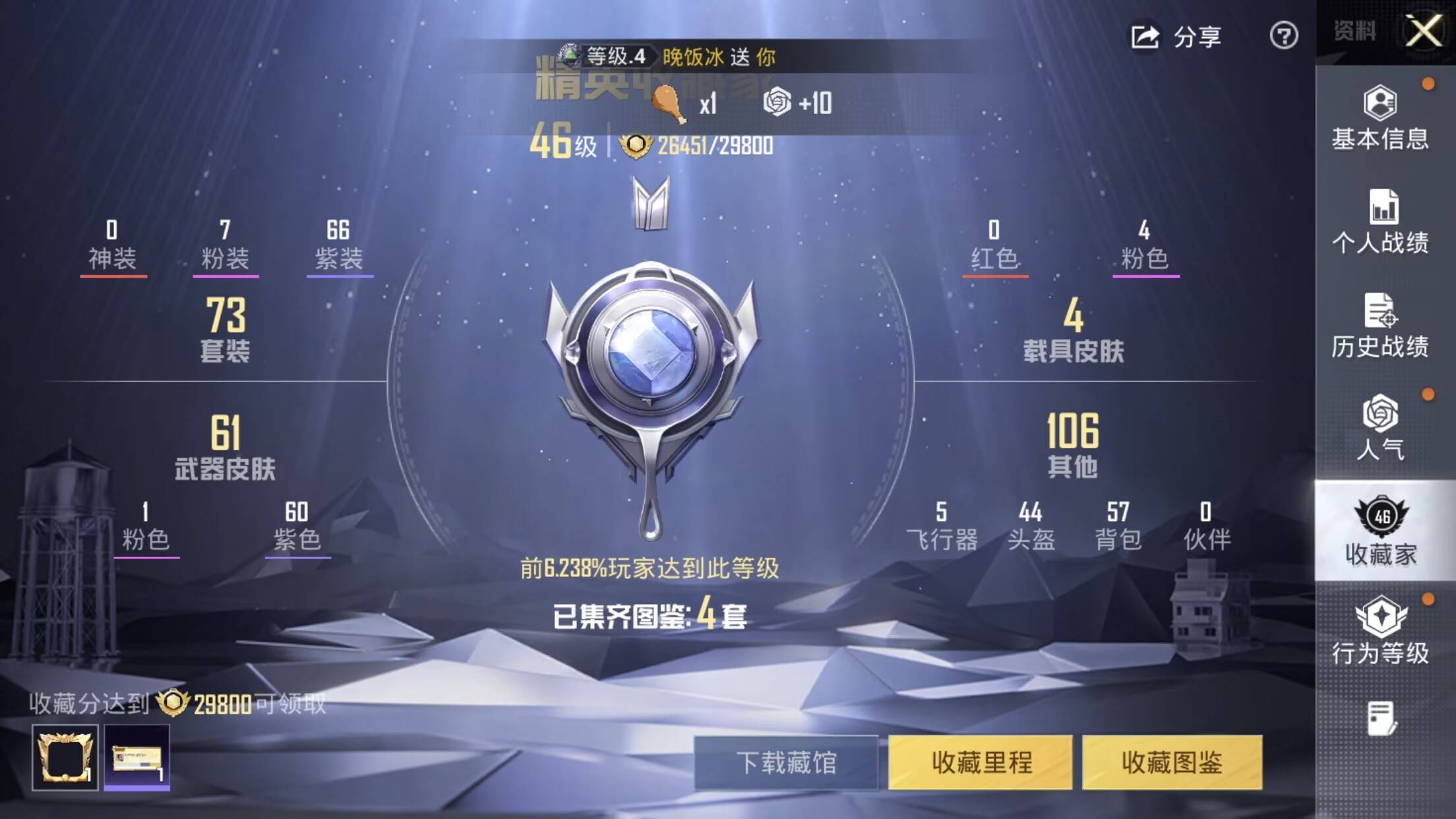
Task: View 个人战绩 personal stats
Action: click(1383, 224)
